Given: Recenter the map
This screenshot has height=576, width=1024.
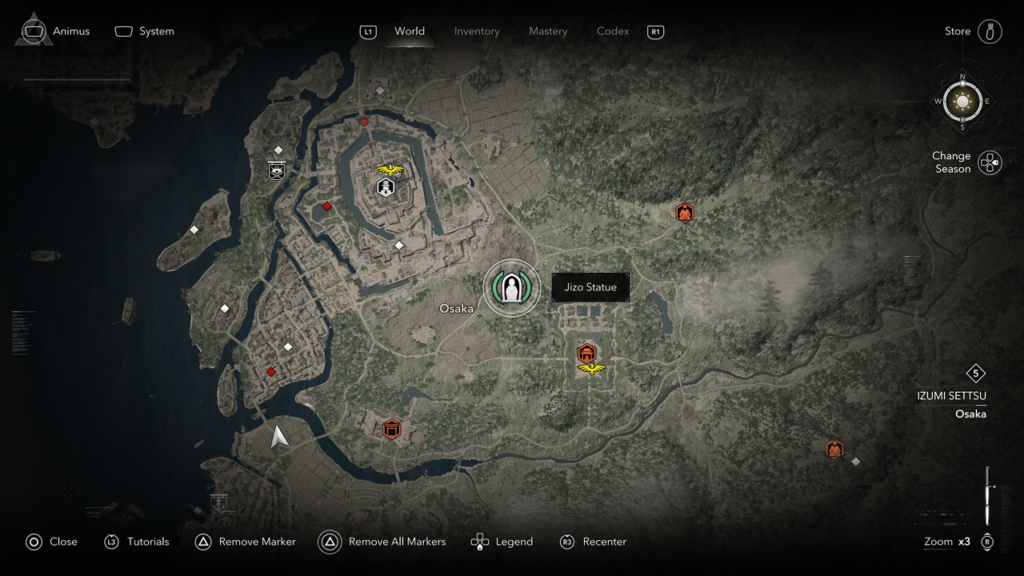Looking at the screenshot, I should click(x=593, y=542).
